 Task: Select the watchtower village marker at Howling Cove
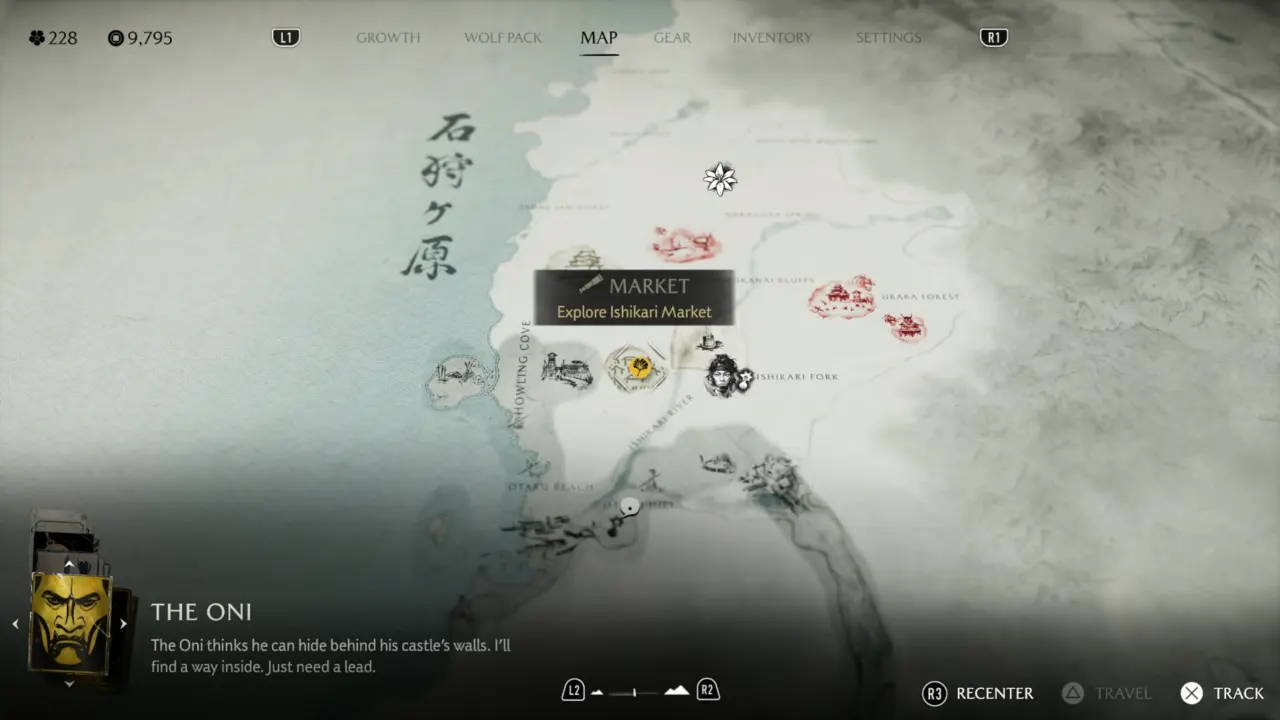click(566, 370)
